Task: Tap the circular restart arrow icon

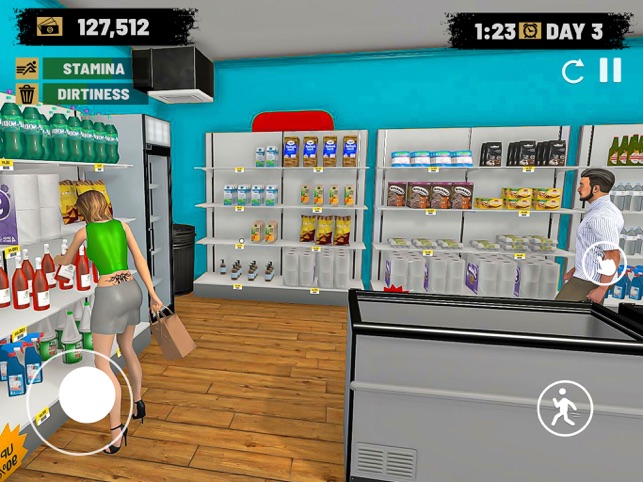Action: 573,71
